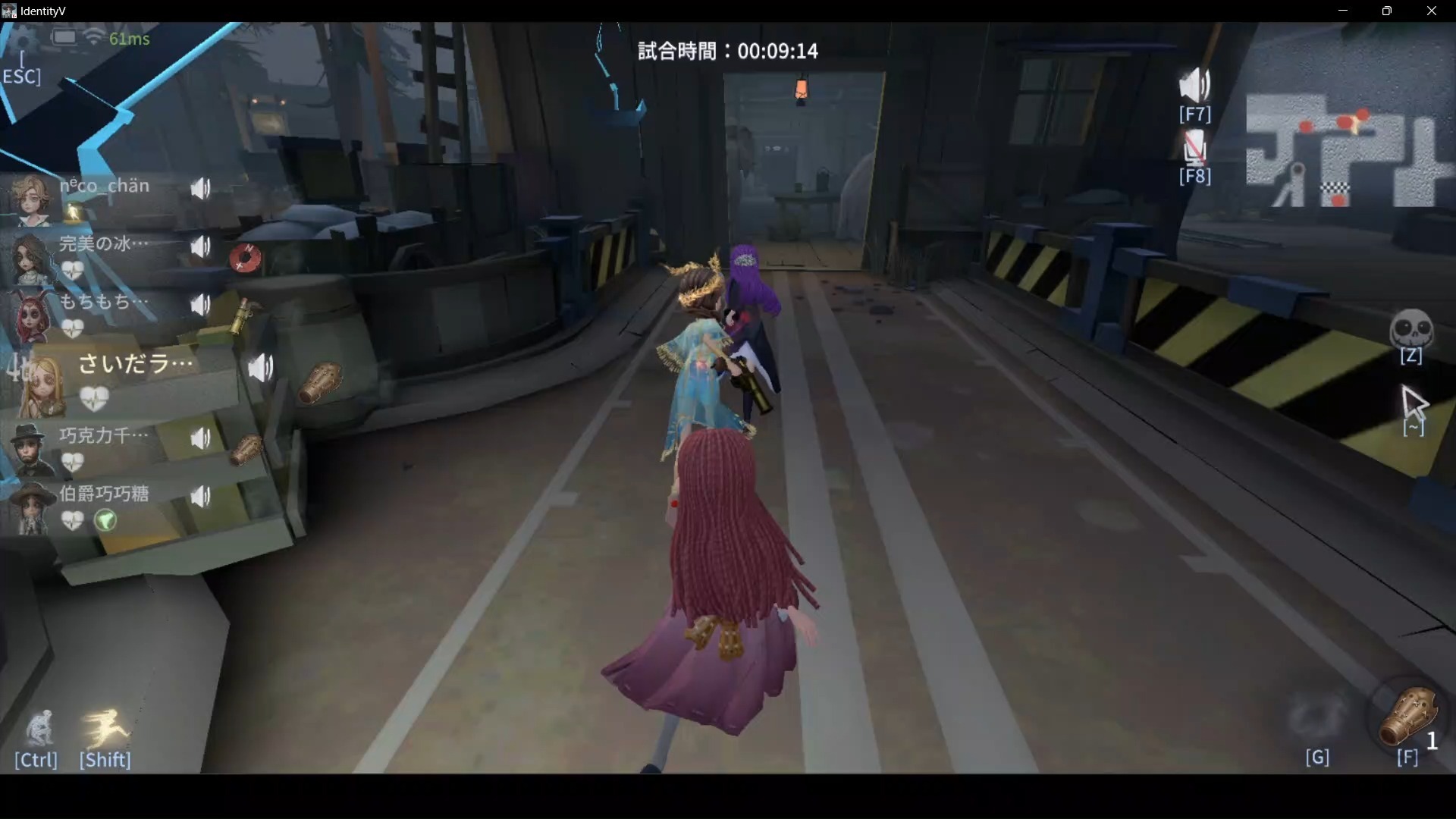1456x819 pixels.
Task: Mute nᵉco_chän's voice speaker icon
Action: pos(201,188)
